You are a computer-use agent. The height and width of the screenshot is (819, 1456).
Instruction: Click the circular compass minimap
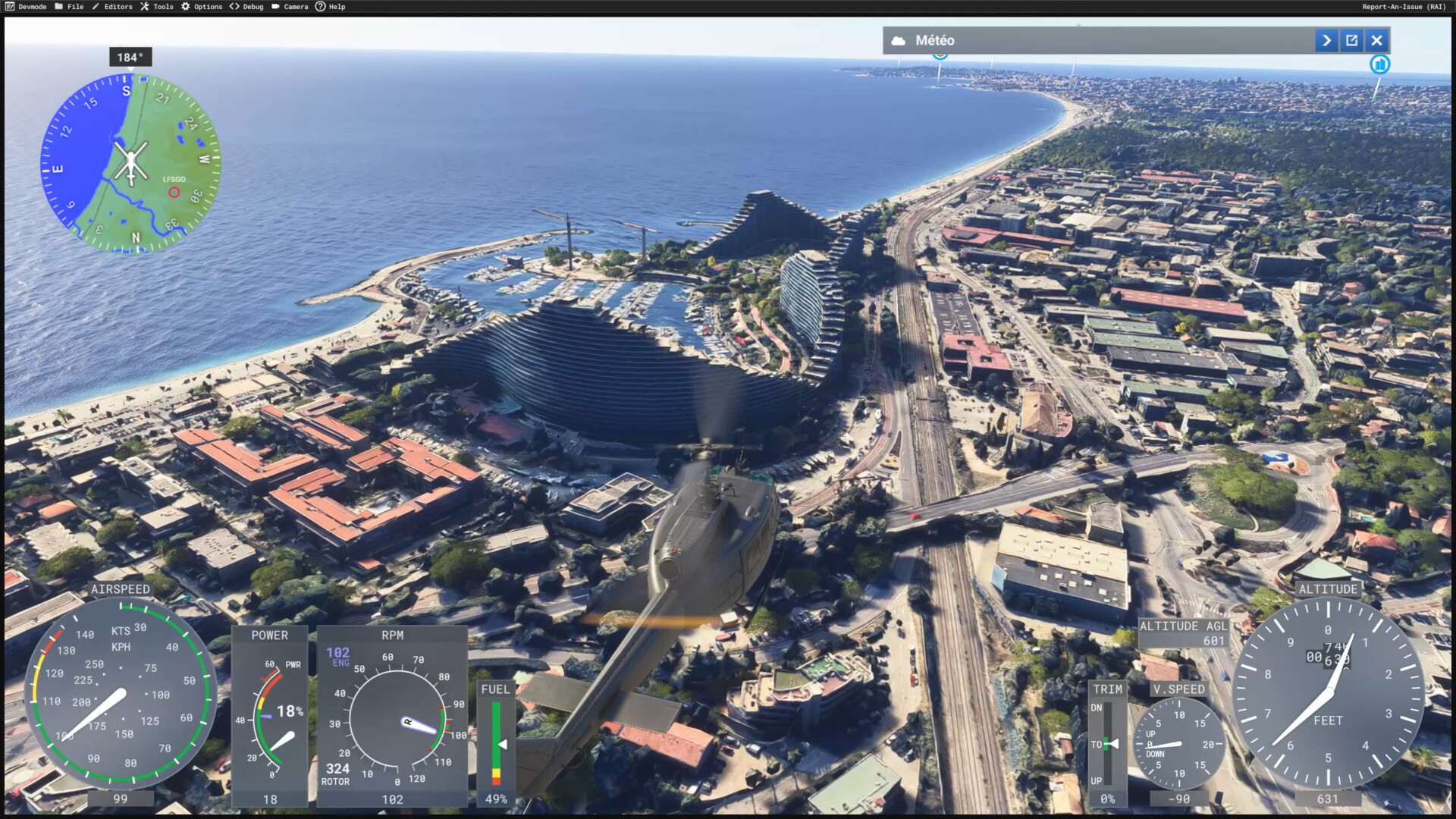click(x=130, y=163)
